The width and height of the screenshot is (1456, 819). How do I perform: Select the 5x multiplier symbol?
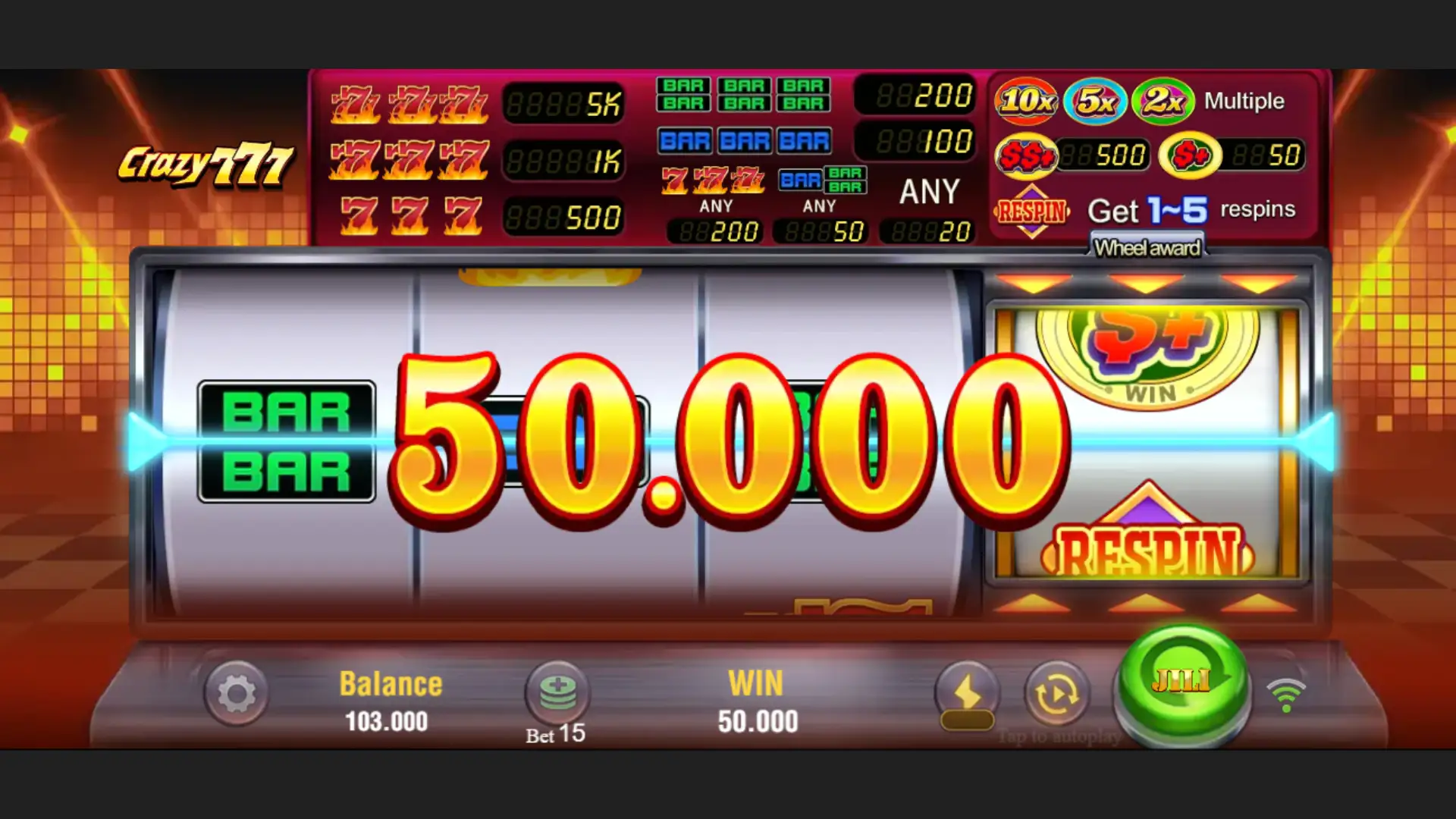click(x=1094, y=99)
